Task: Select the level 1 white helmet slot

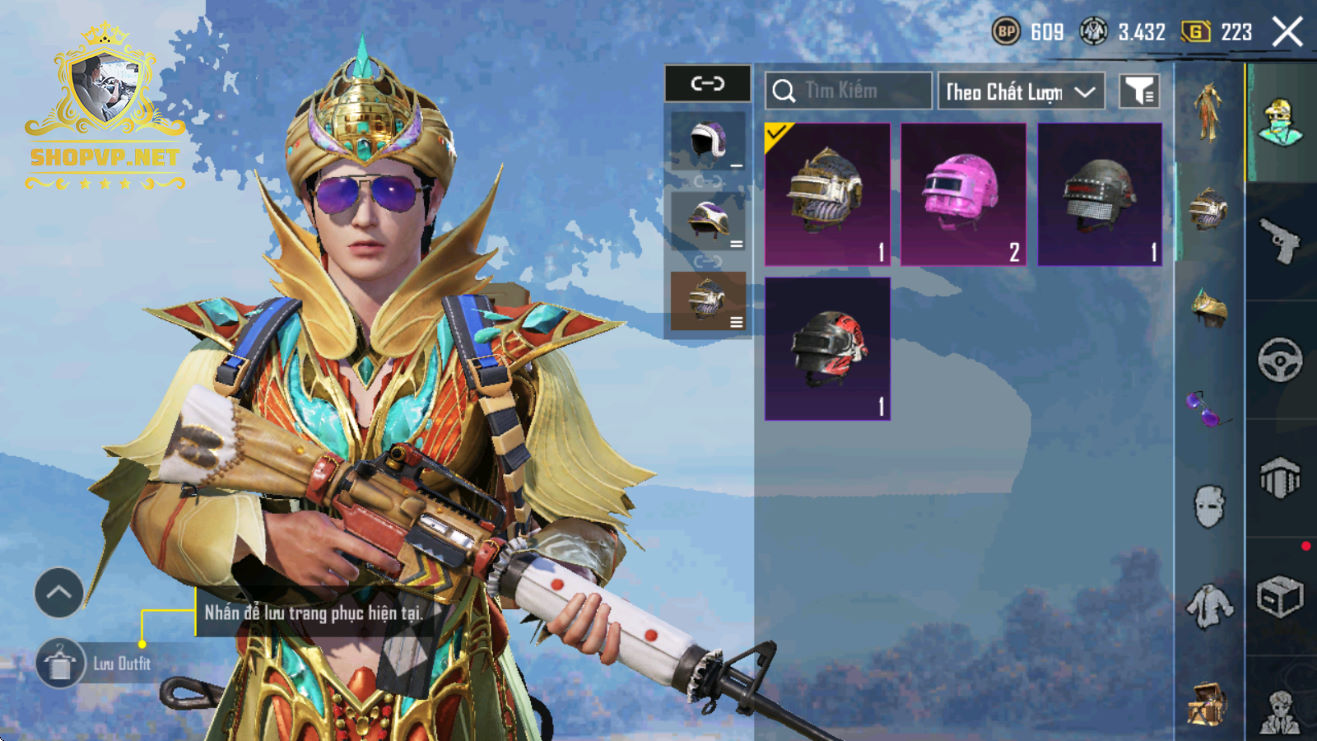Action: [708, 142]
